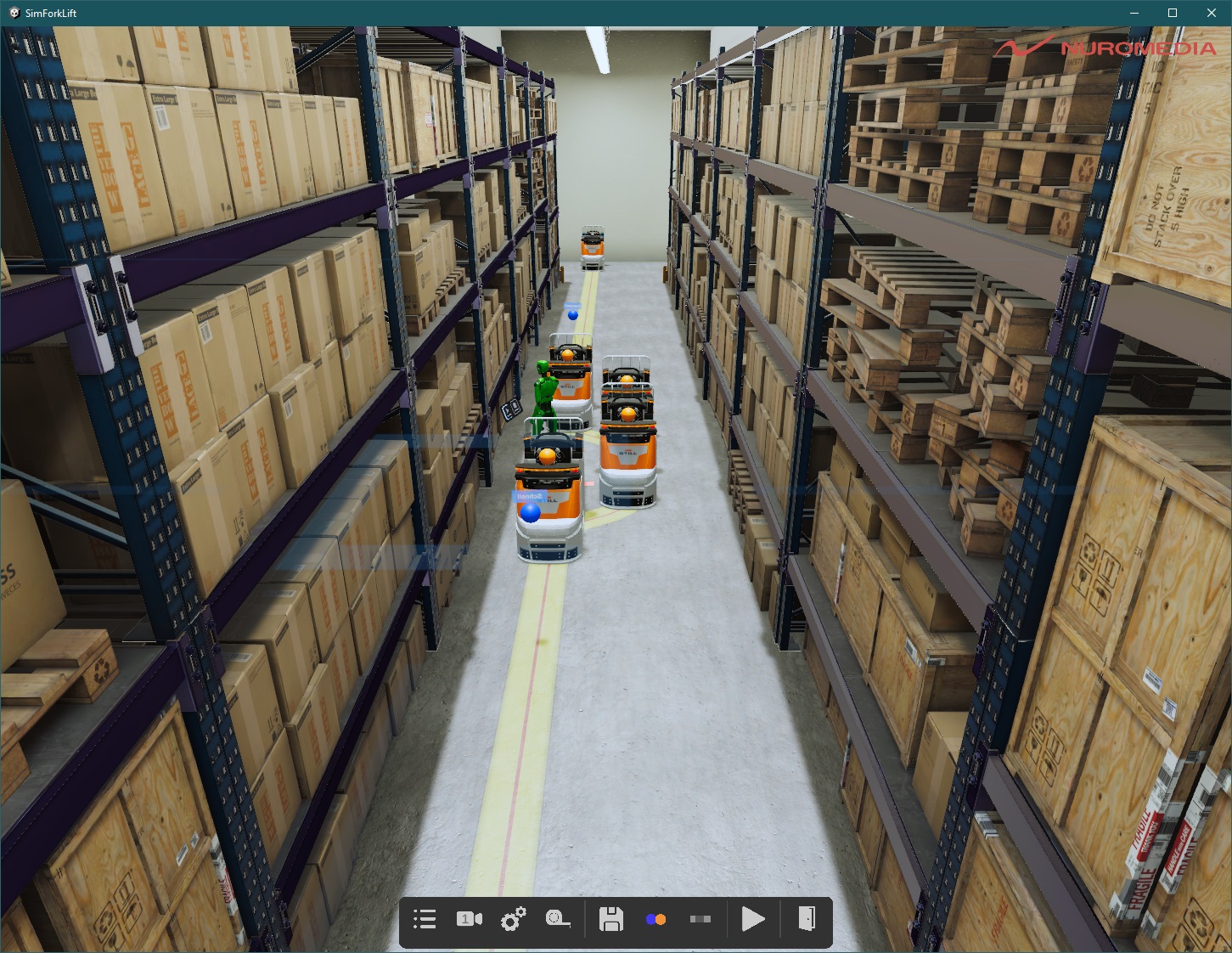Click the grey dashes indicator

pos(700,919)
